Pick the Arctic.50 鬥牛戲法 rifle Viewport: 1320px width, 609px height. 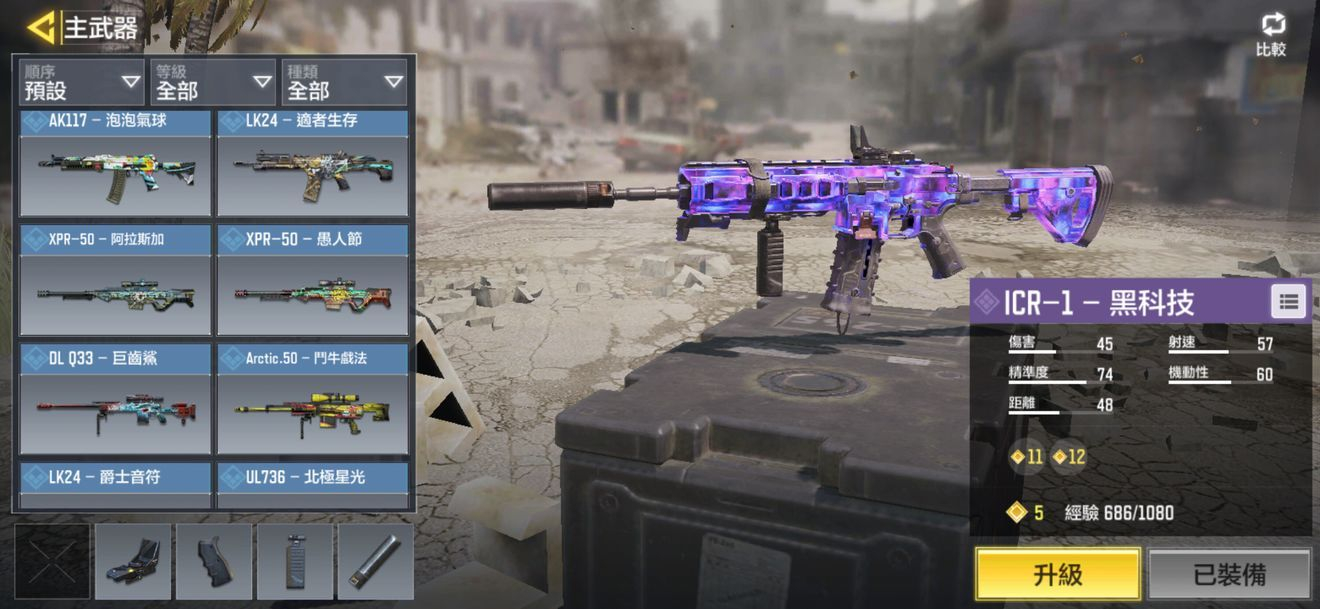(313, 399)
